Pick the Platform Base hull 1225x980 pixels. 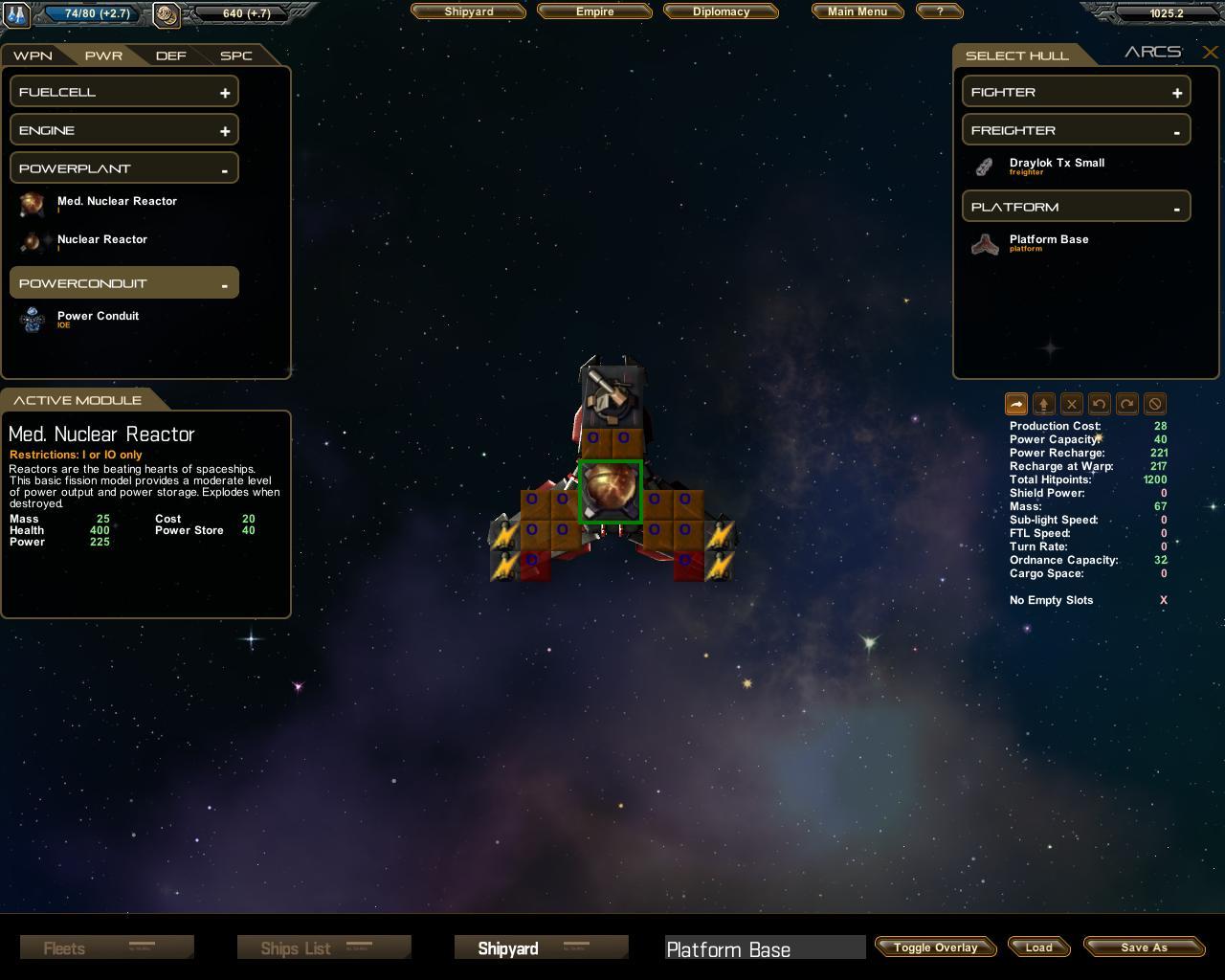pos(1048,240)
